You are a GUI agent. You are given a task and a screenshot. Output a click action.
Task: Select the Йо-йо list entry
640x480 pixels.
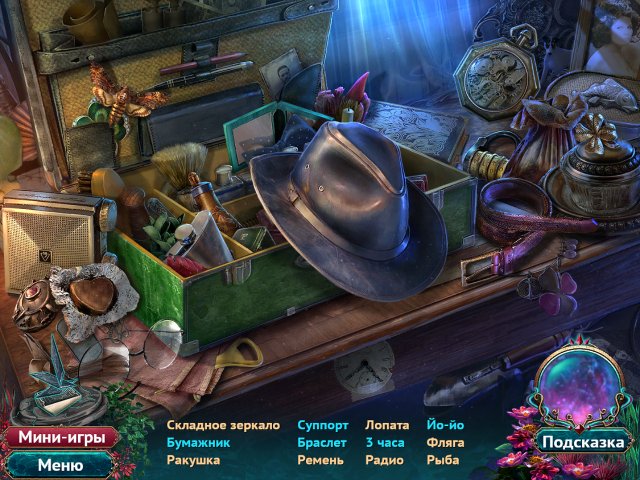coord(444,424)
